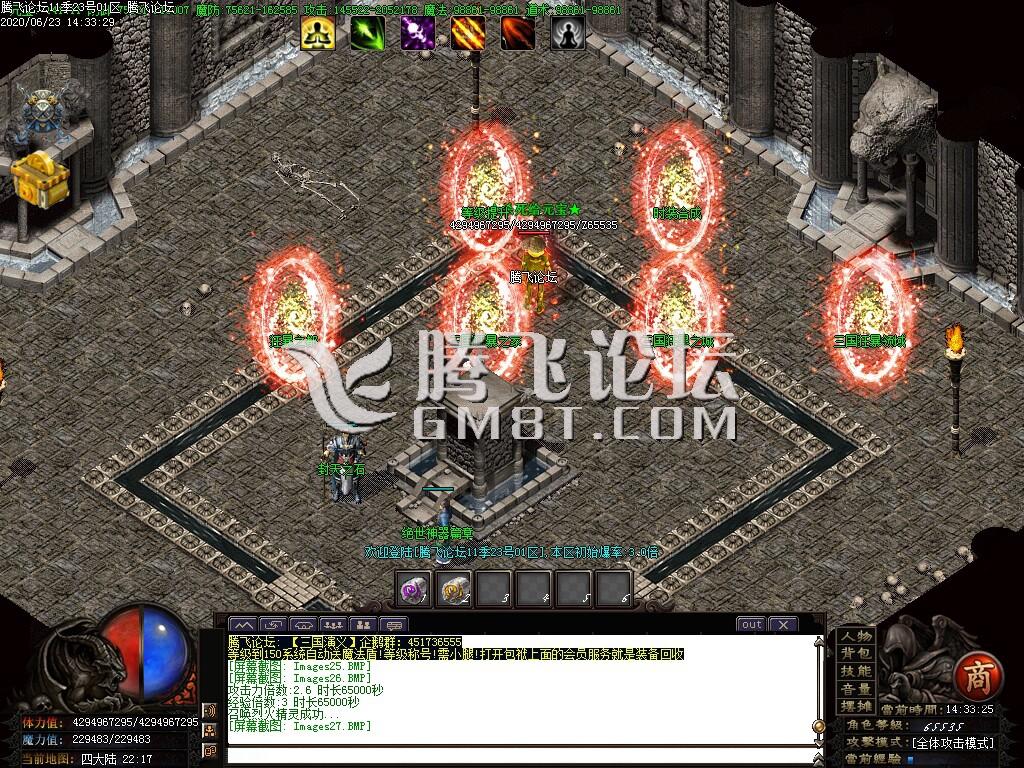Viewport: 1024px width, 768px height.
Task: Open the red 商 shop button
Action: click(x=975, y=677)
